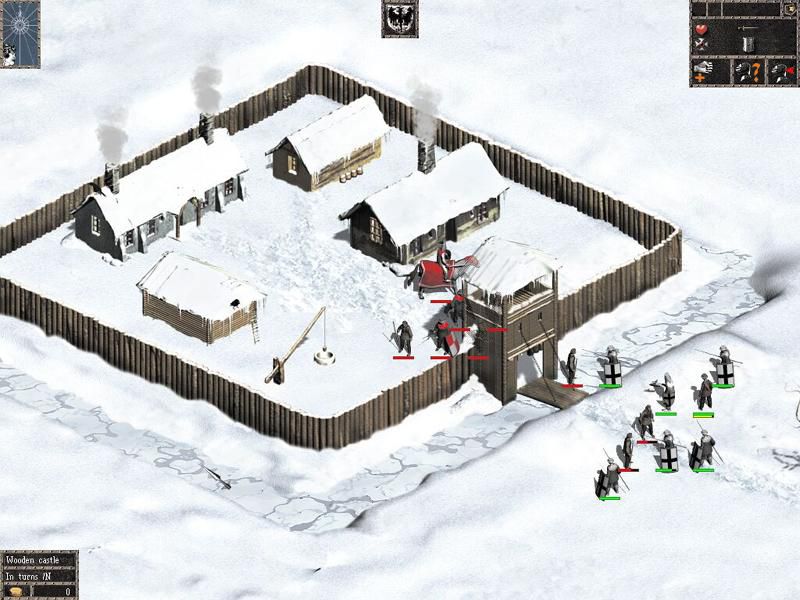
Task: Select the crossed arrows icon below the heart
Action: coord(701,45)
